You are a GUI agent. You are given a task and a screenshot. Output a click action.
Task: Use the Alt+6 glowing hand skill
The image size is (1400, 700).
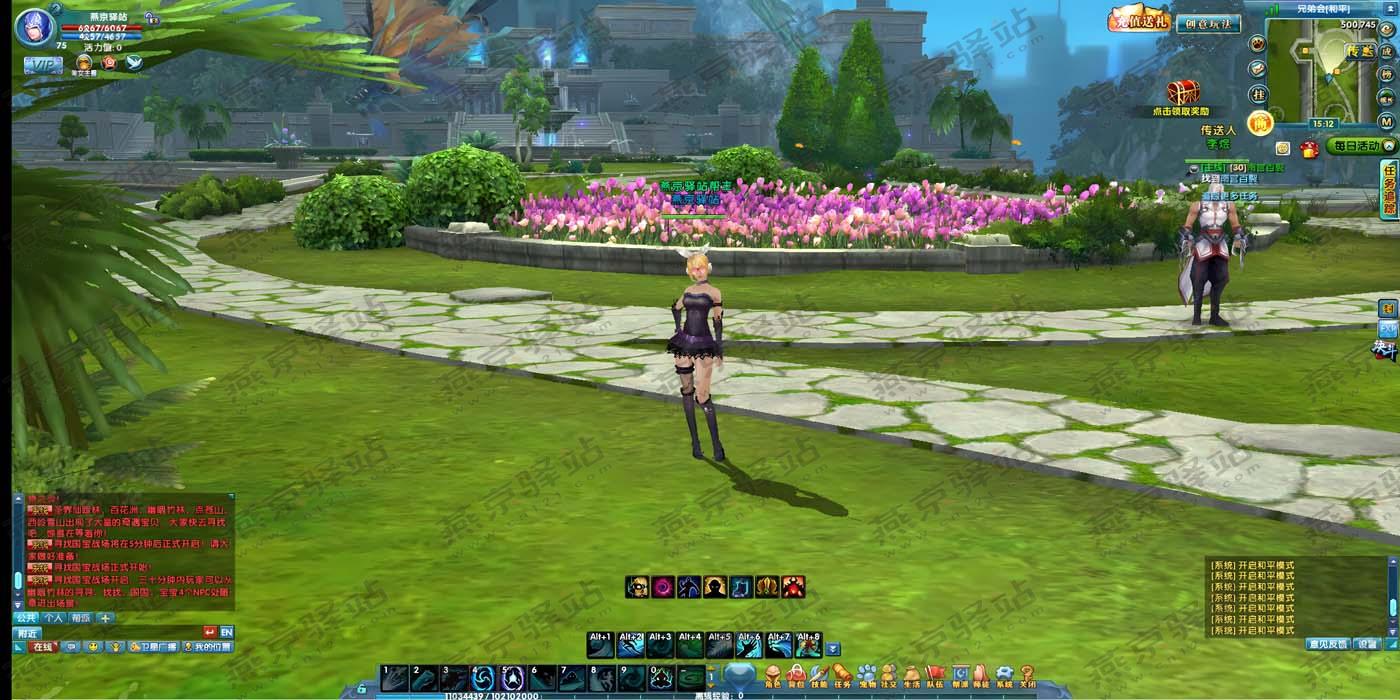pos(749,645)
